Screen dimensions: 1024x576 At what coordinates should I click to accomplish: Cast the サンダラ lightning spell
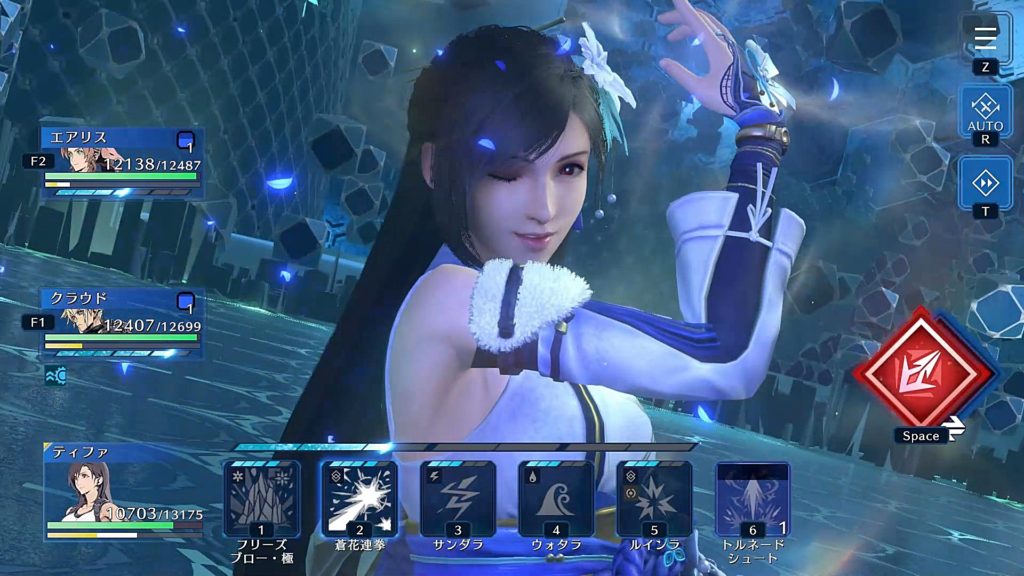pos(457,498)
